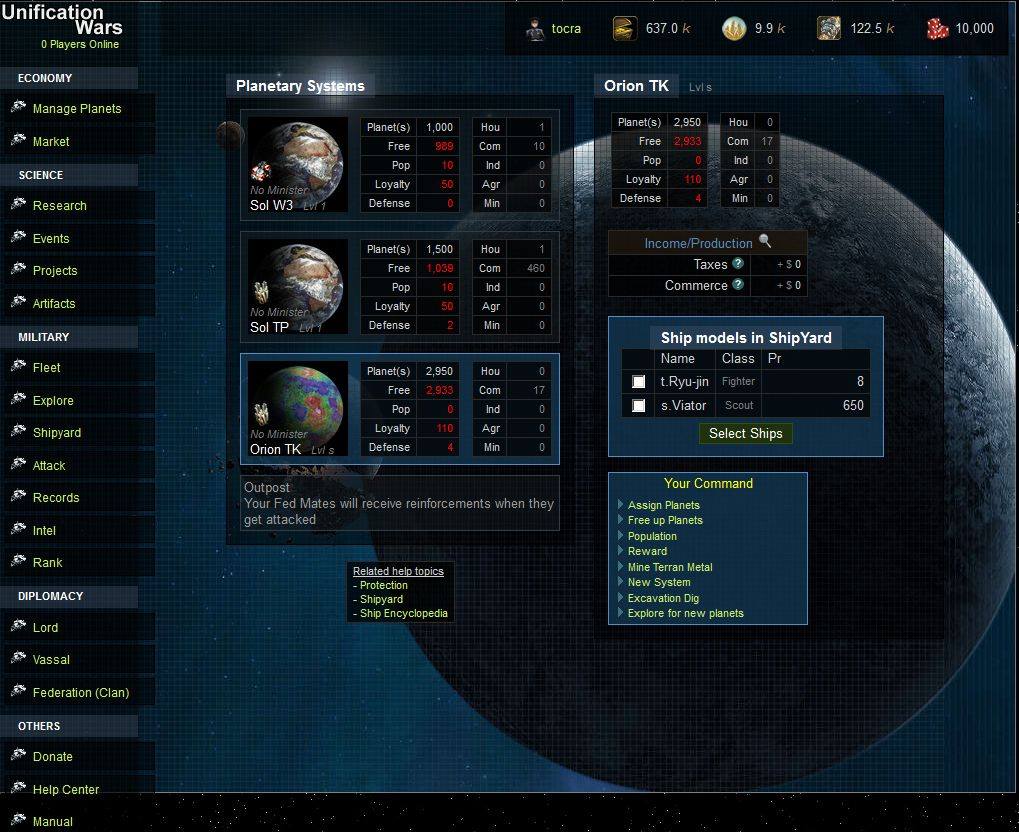The width and height of the screenshot is (1019, 832).
Task: Choose the Assign Planets command
Action: [663, 506]
